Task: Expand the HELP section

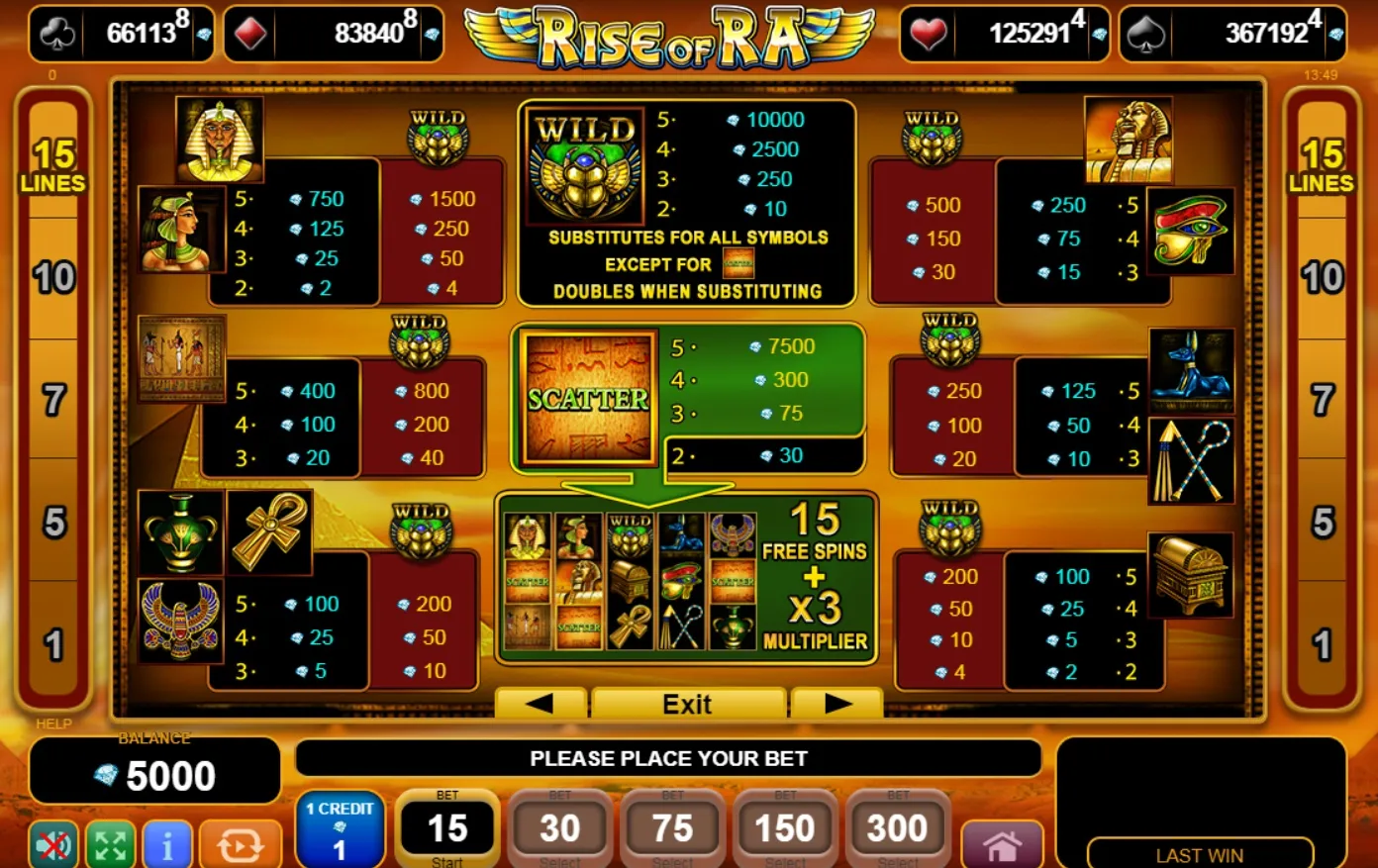Action: [53, 723]
